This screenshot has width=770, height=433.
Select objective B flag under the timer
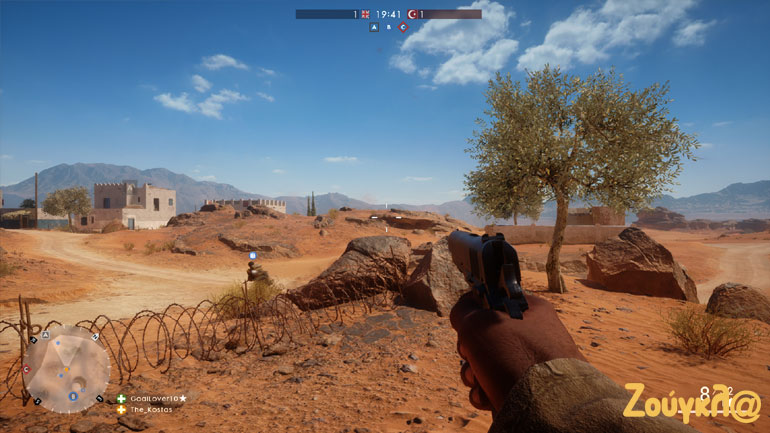tap(389, 27)
